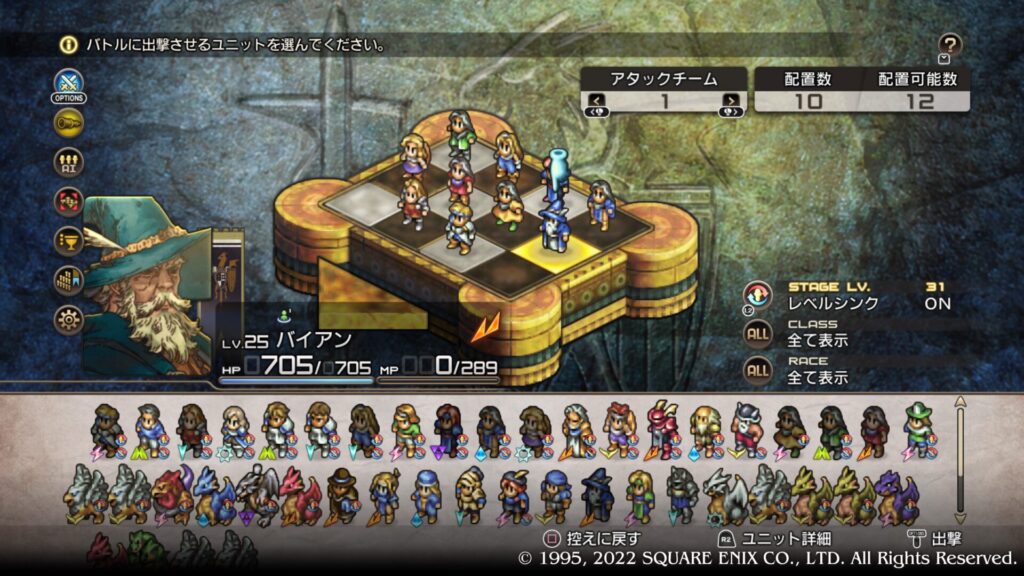Pick the horned-helmet warrior in roster

point(746,430)
